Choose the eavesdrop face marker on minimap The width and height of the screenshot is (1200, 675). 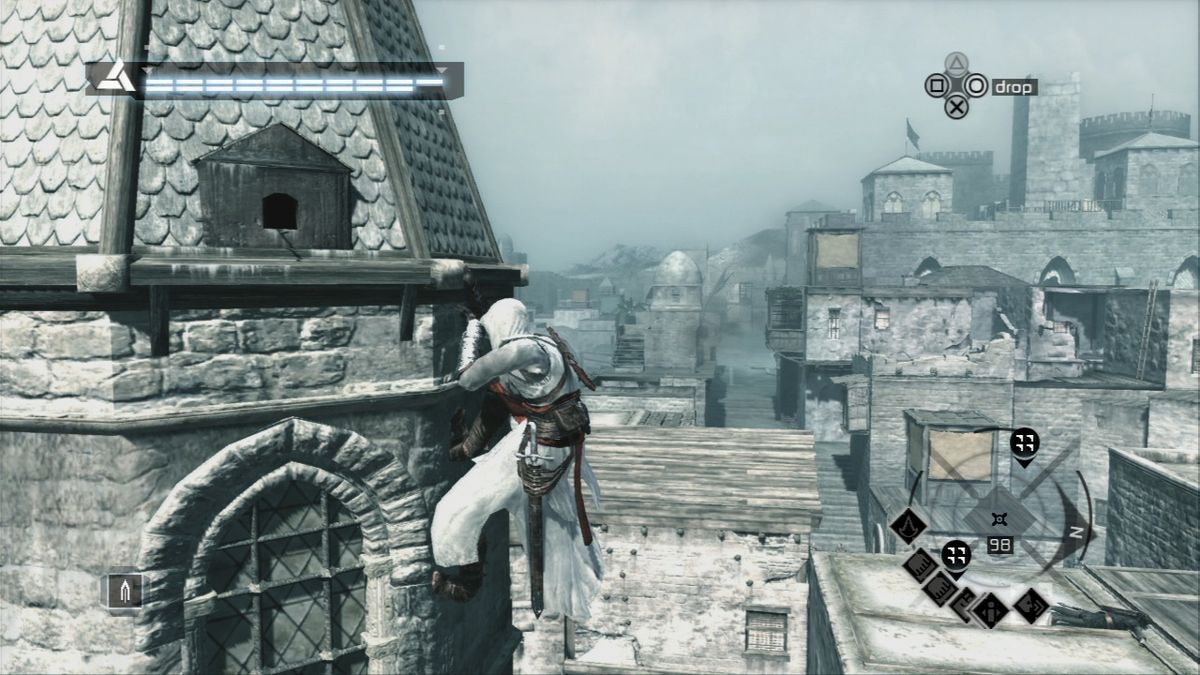point(1030,604)
